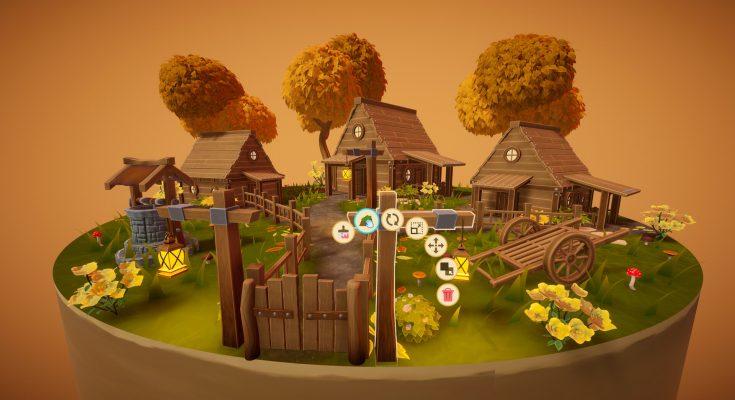Select the paintbrush tool icon
The height and width of the screenshot is (400, 735).
tap(342, 232)
